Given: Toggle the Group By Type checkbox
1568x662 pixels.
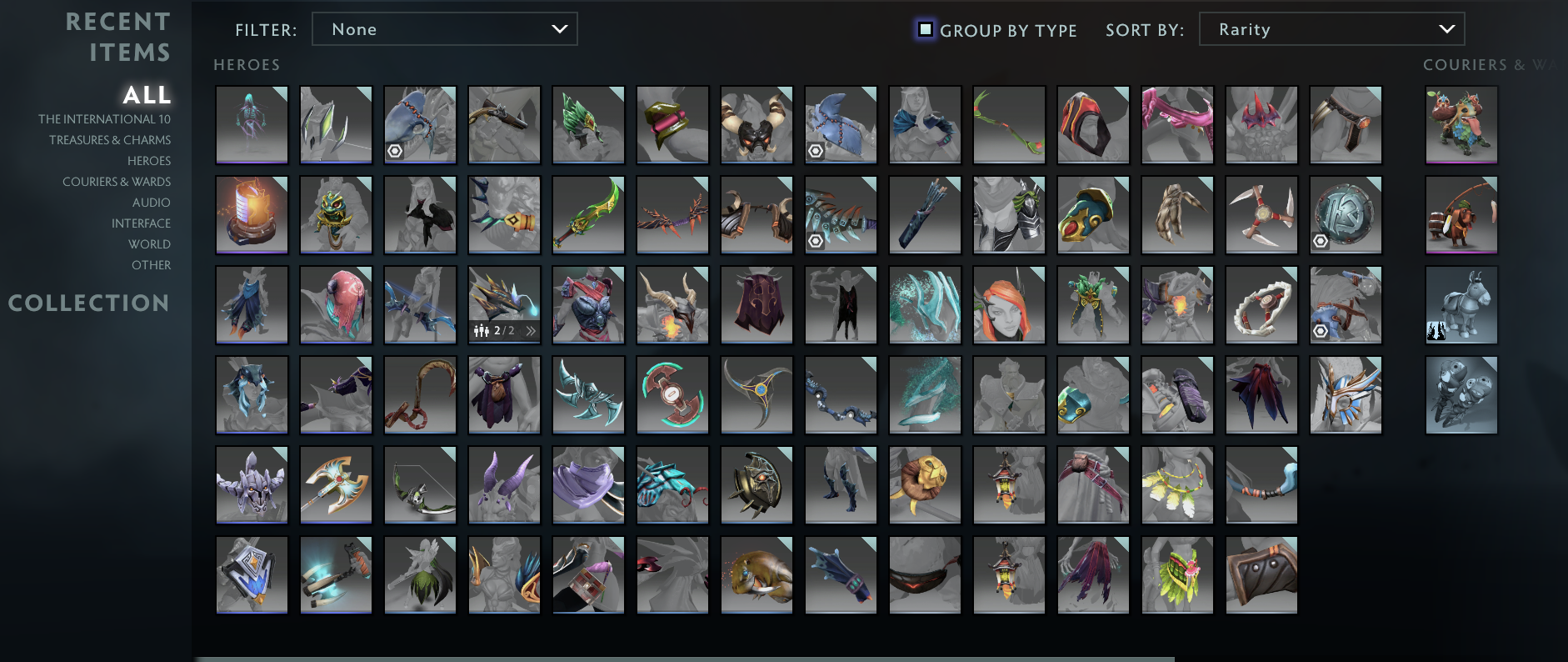Looking at the screenshot, I should tap(925, 28).
